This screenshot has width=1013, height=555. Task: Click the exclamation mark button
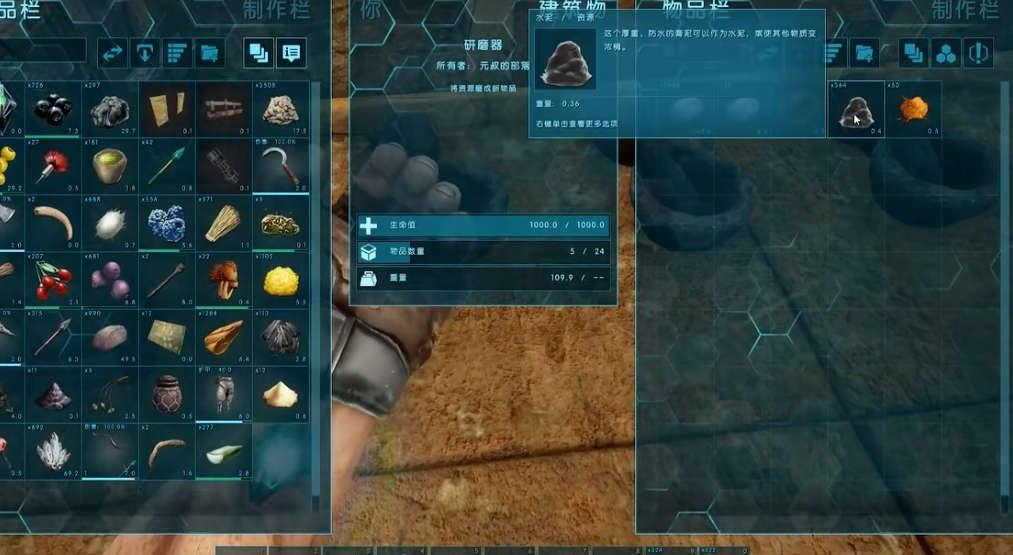(x=977, y=53)
